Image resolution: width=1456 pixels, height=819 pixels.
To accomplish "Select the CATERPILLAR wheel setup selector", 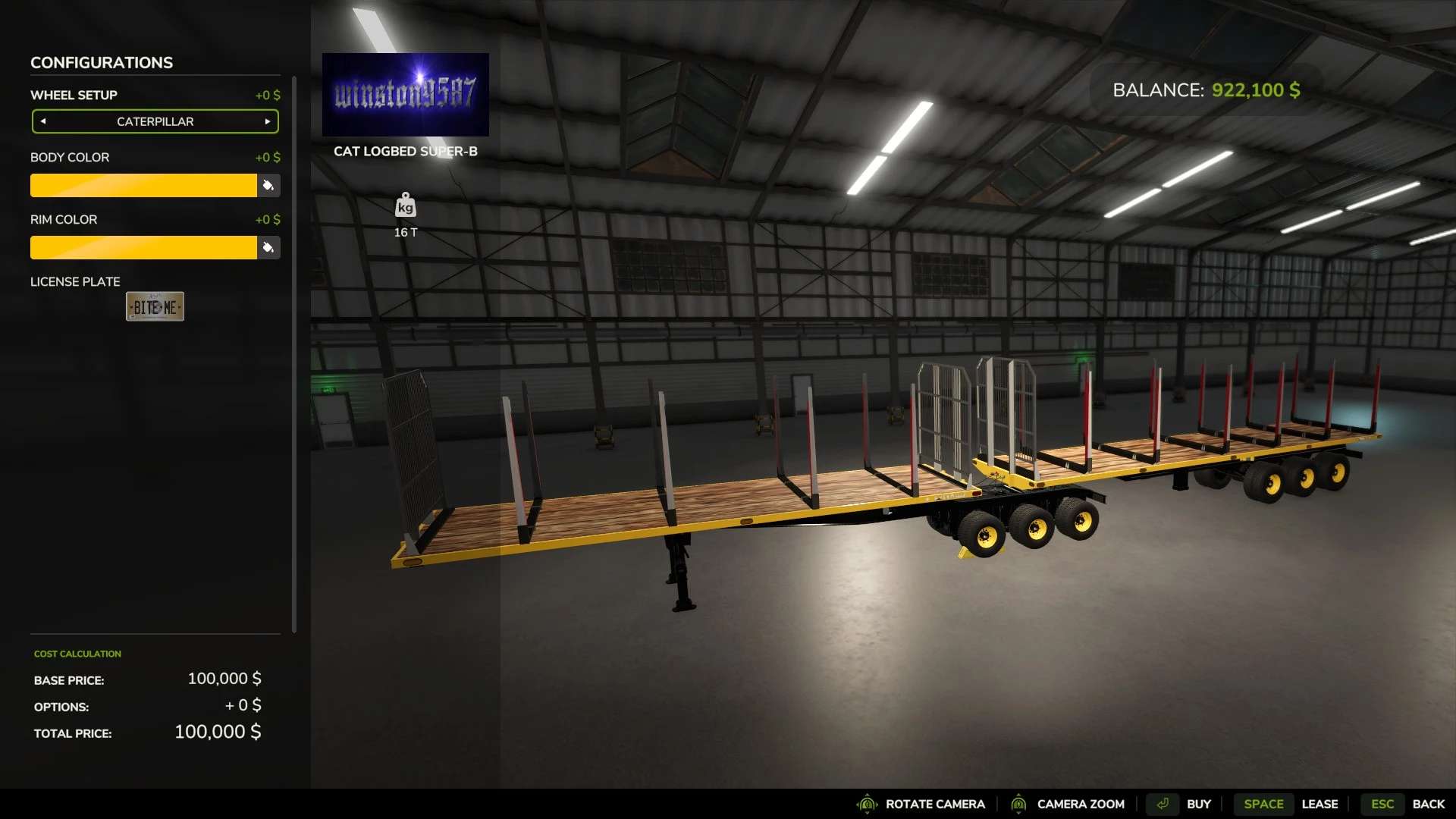I will click(155, 121).
